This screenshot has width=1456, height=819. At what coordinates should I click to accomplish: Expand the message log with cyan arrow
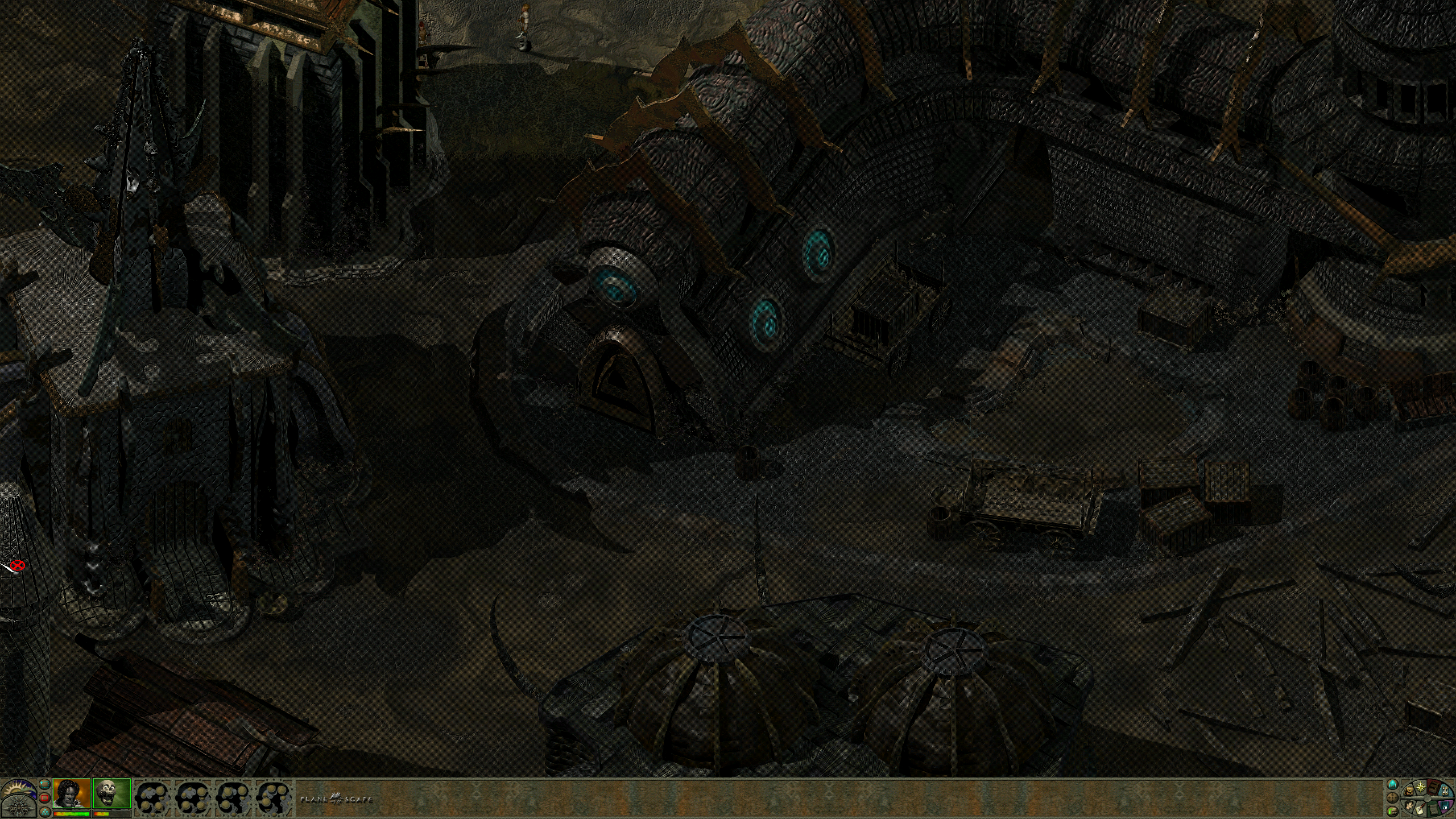[x=1392, y=784]
